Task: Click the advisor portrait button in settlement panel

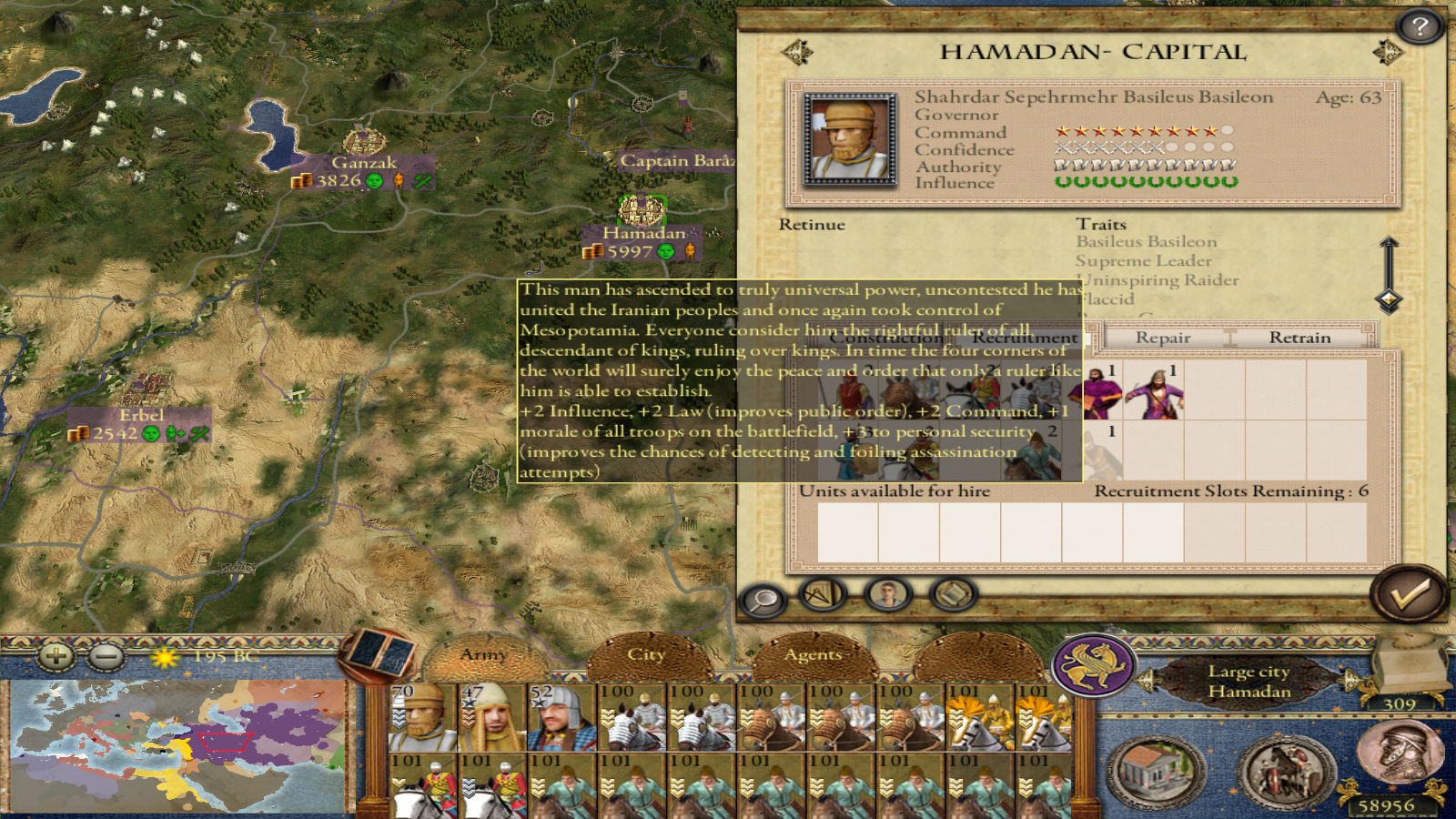Action: point(887,594)
